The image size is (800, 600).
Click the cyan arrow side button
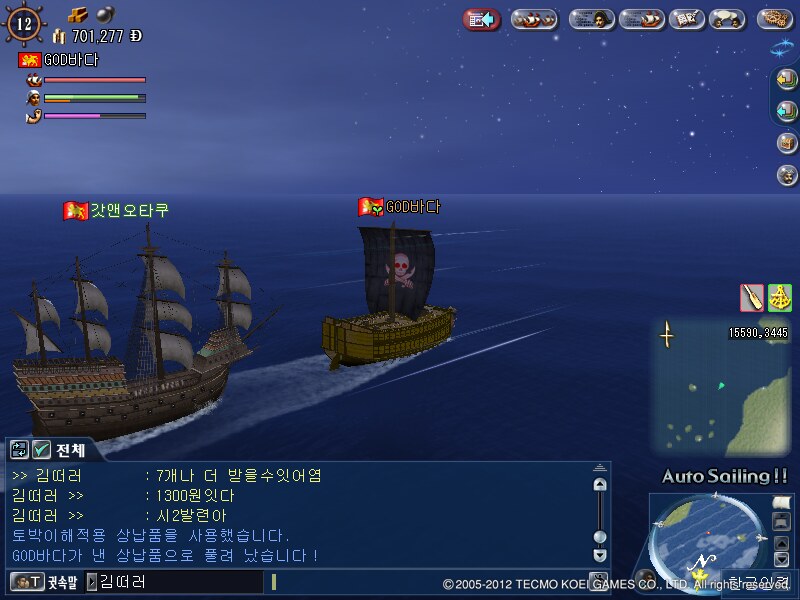pos(787,111)
